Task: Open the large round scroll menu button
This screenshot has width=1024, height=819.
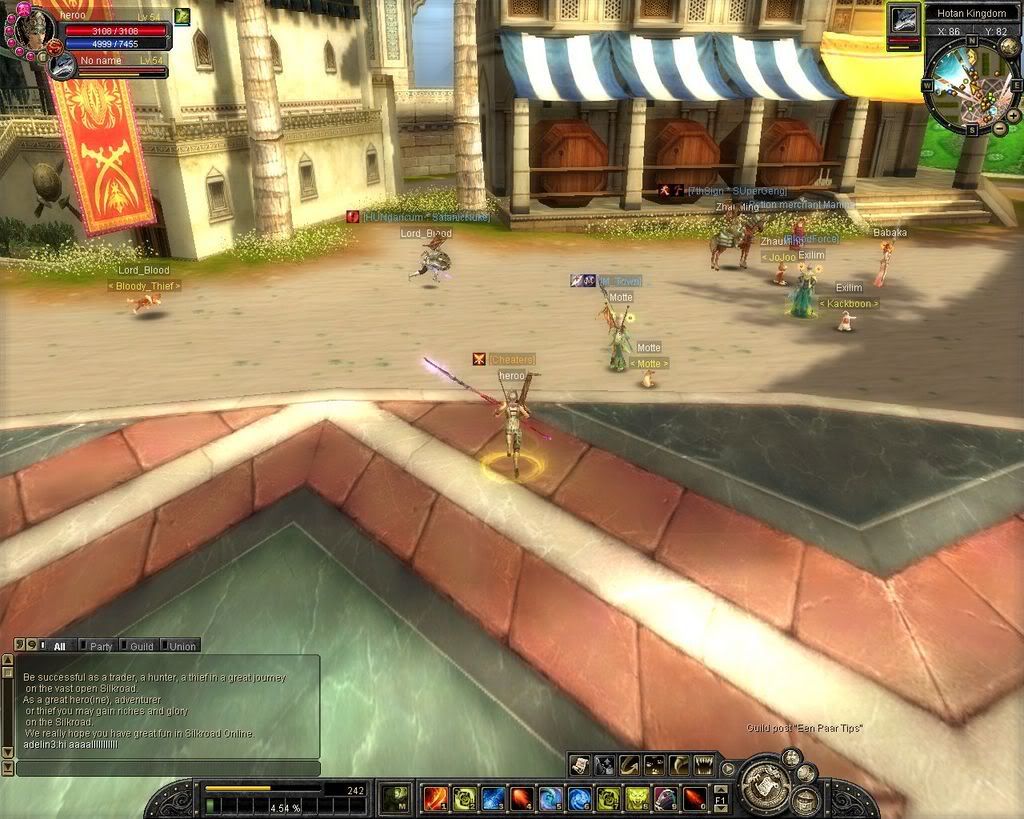Action: [x=765, y=786]
